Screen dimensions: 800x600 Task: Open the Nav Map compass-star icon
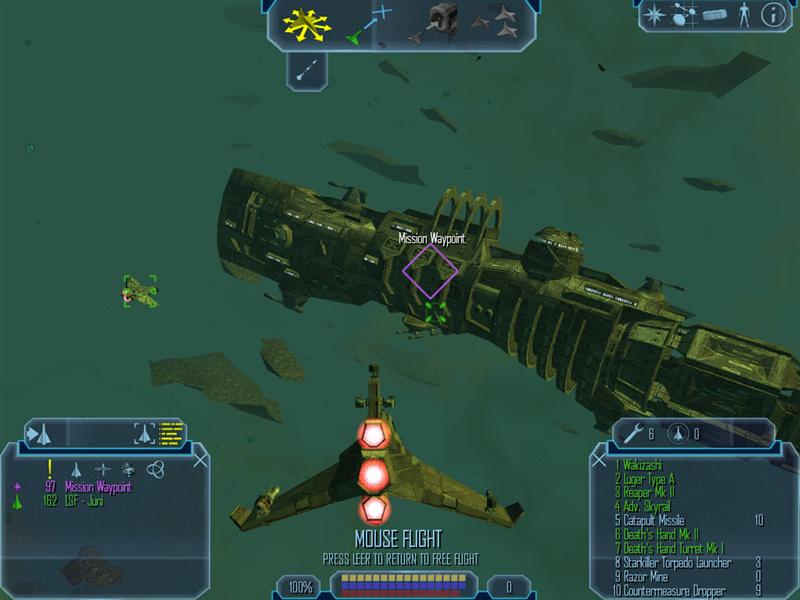tap(656, 14)
